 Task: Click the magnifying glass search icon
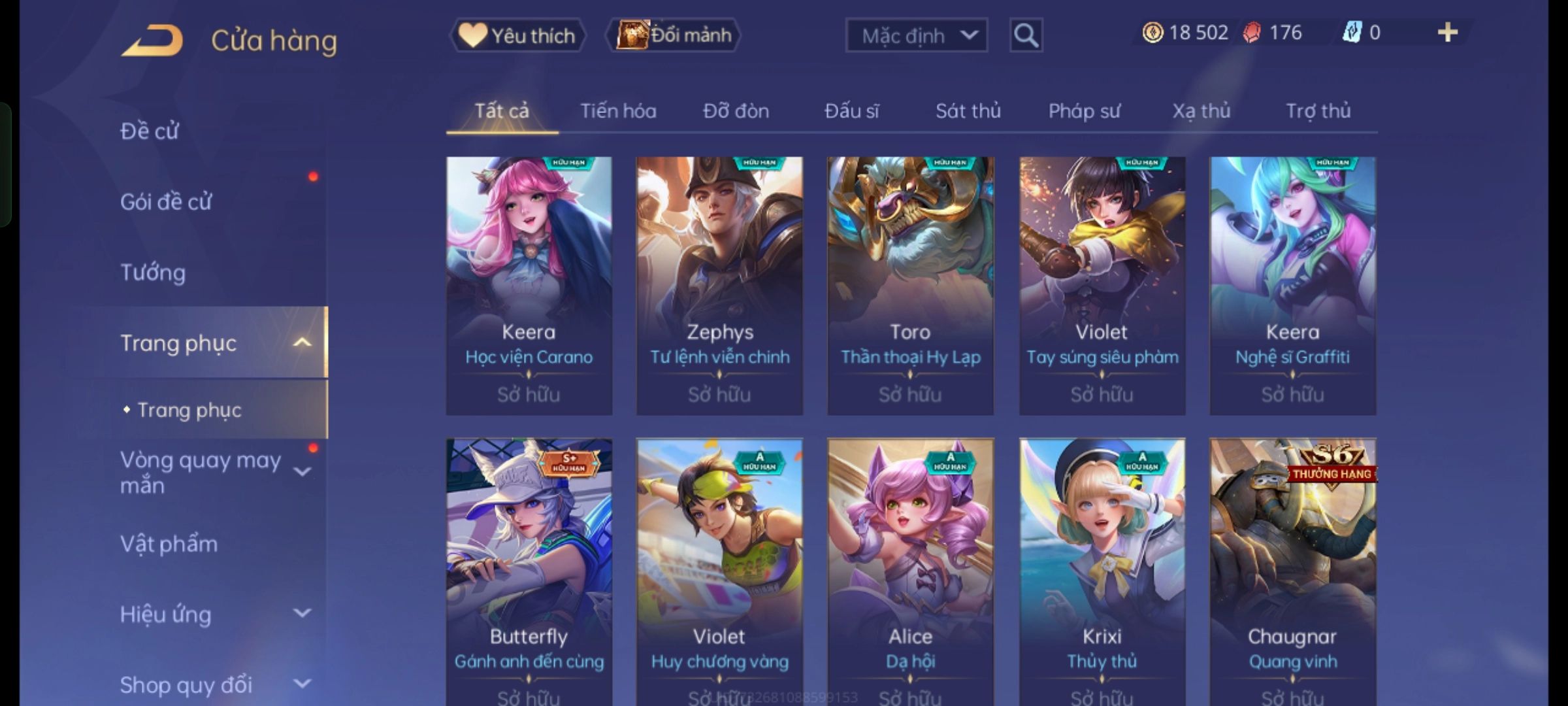pyautogui.click(x=1026, y=35)
